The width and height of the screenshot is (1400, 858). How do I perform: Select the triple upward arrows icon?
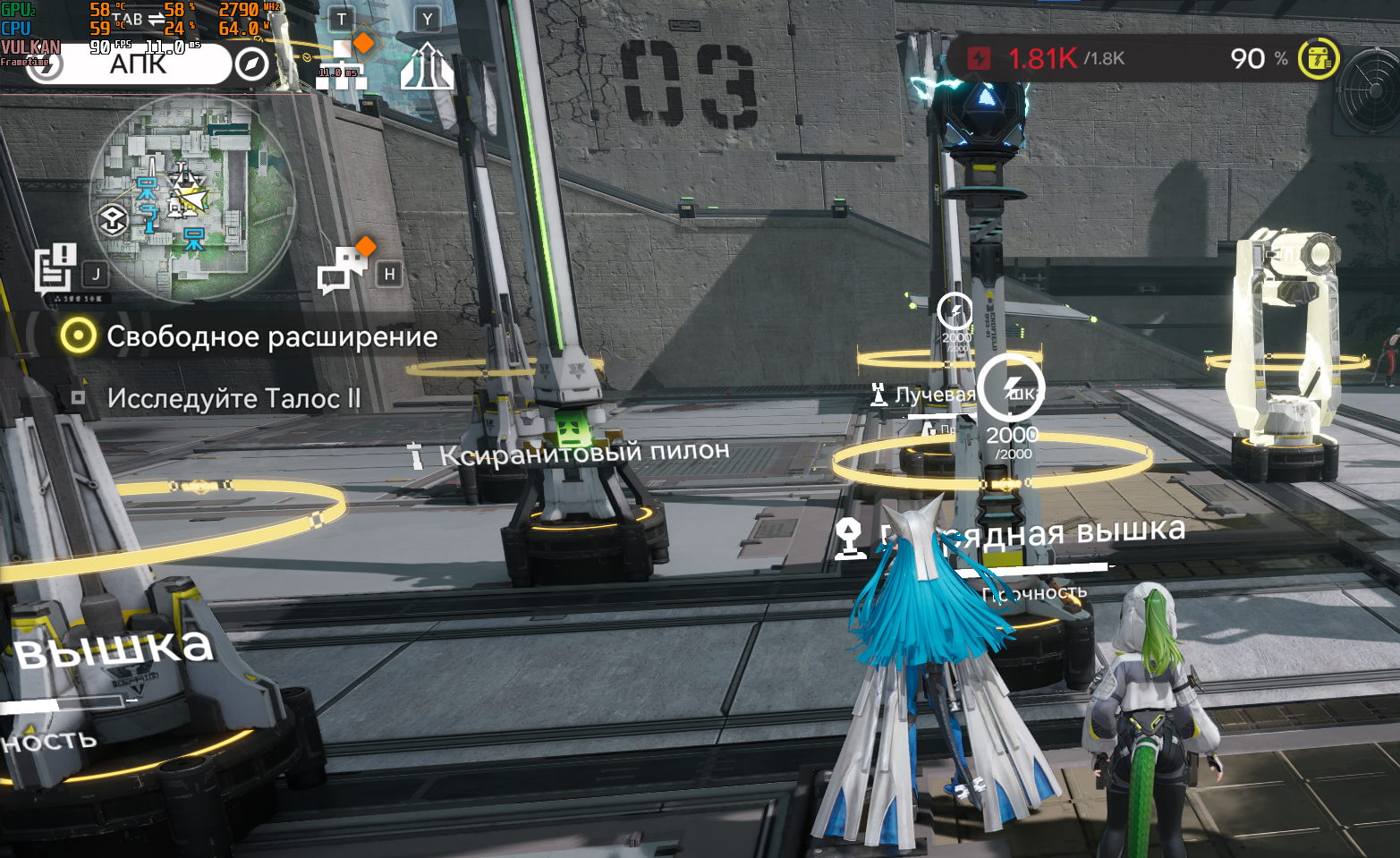coord(427,67)
